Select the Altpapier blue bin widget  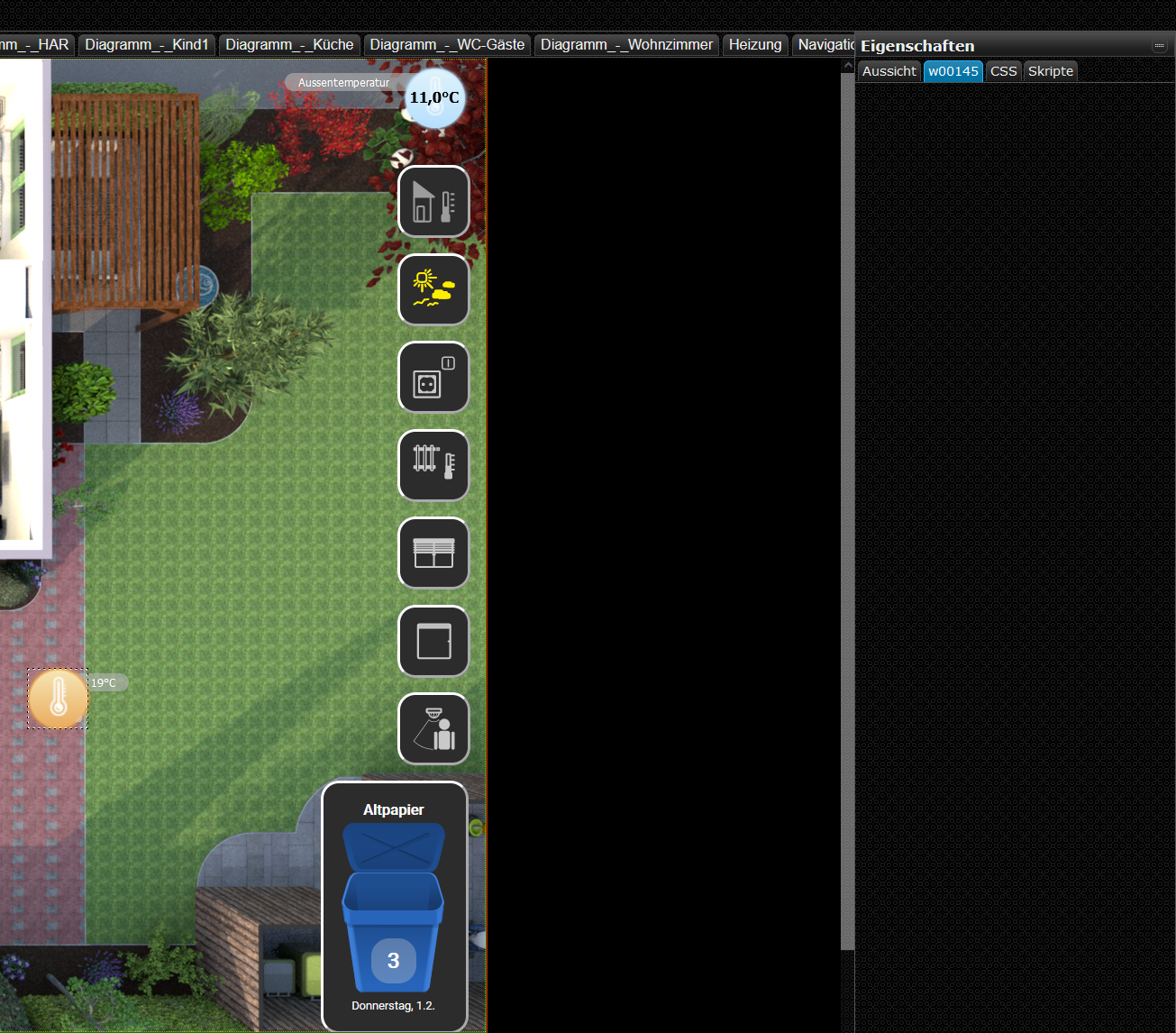tap(394, 906)
